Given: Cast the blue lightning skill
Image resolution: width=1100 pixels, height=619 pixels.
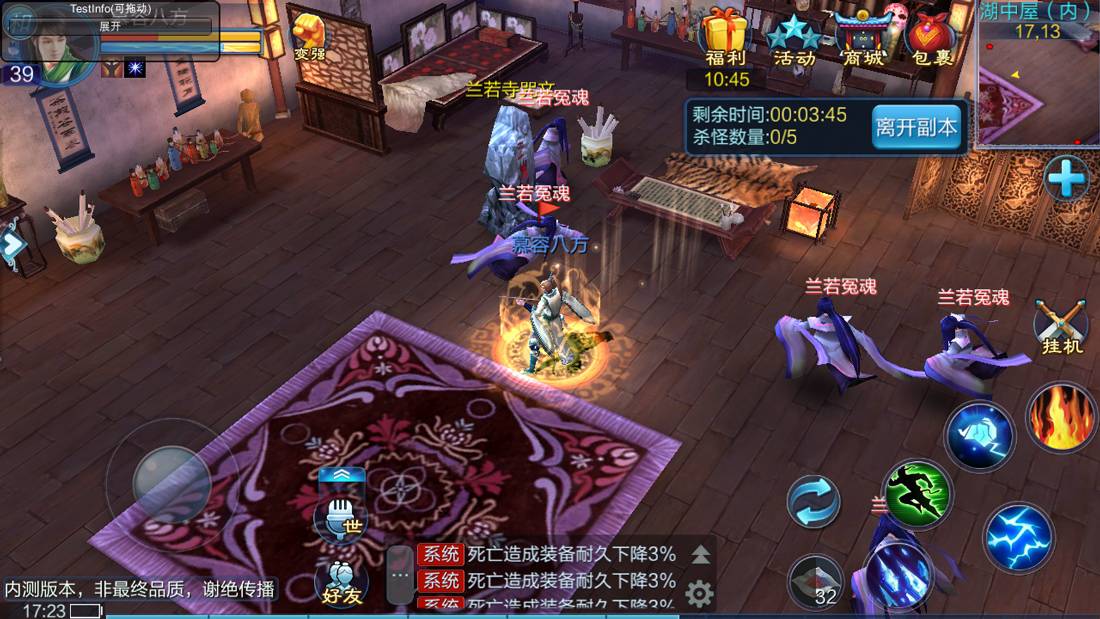Looking at the screenshot, I should pyautogui.click(x=1018, y=537).
